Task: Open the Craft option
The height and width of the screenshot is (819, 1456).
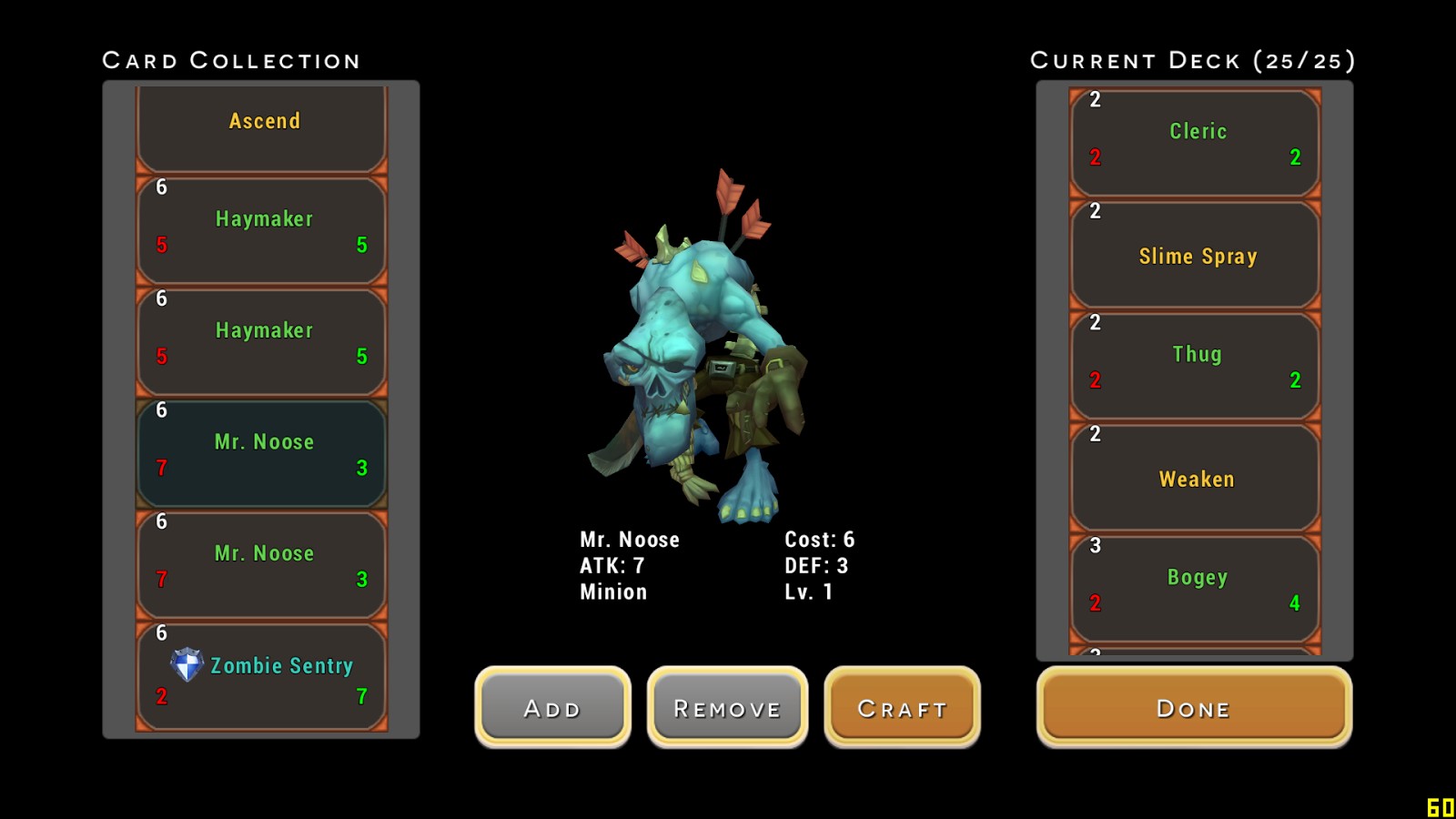Action: click(x=902, y=708)
